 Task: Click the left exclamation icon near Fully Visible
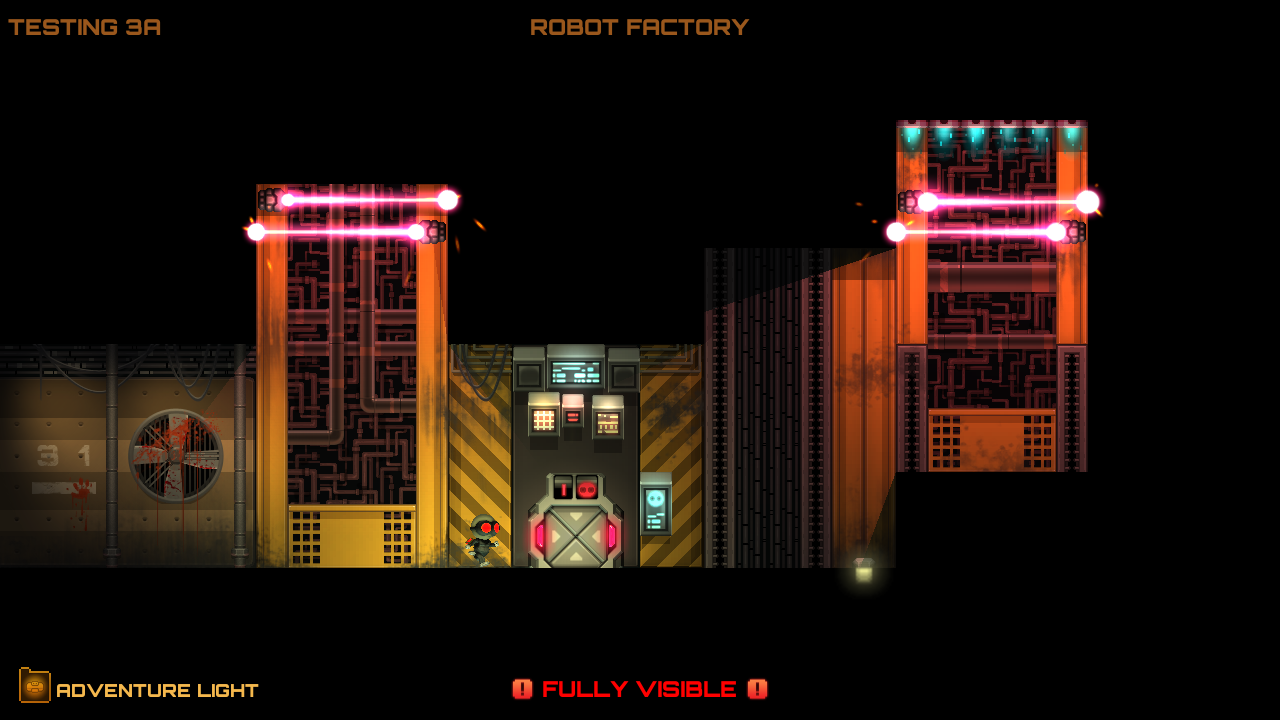pyautogui.click(x=524, y=689)
